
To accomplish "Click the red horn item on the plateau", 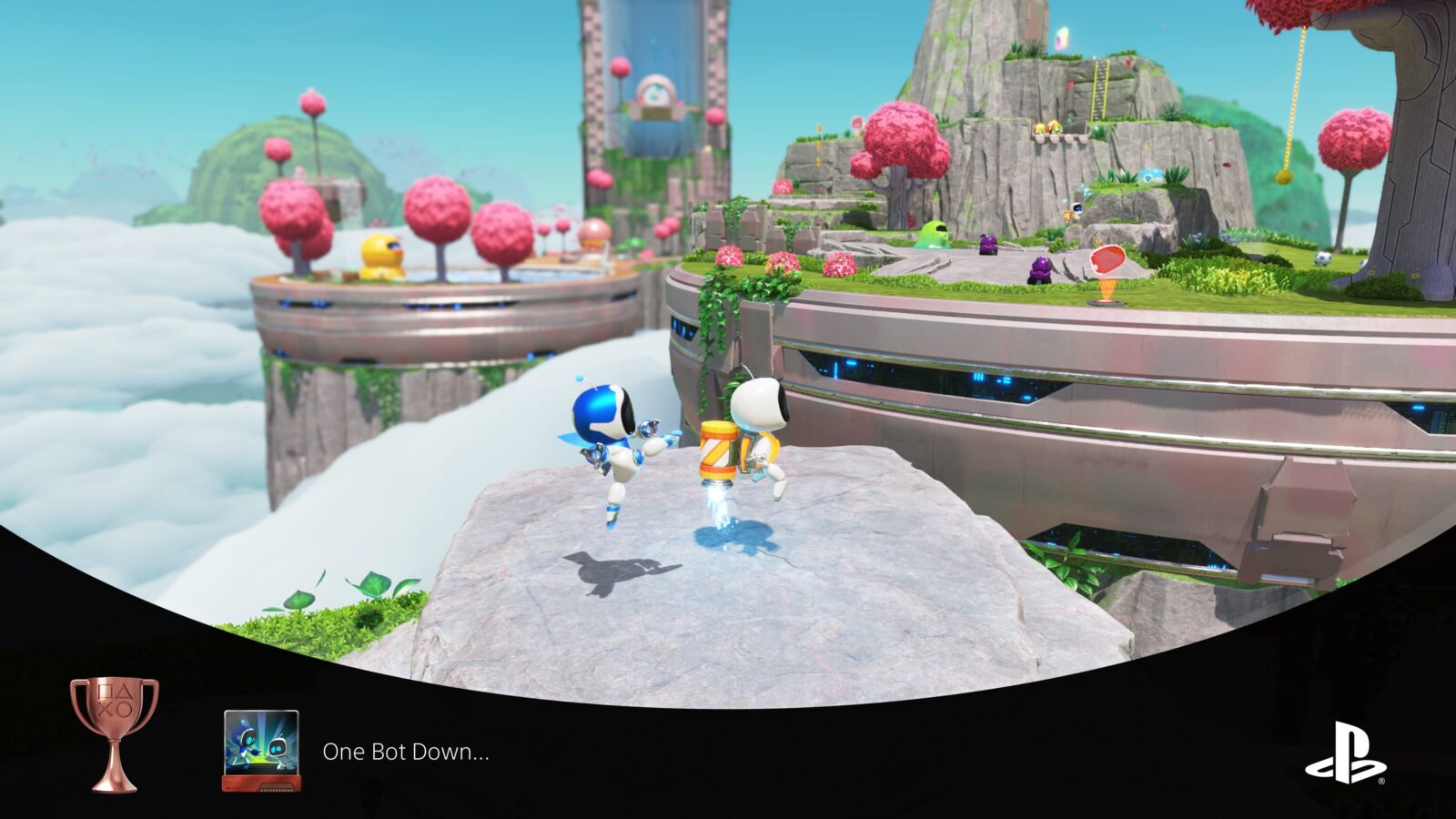I will pos(1107,262).
